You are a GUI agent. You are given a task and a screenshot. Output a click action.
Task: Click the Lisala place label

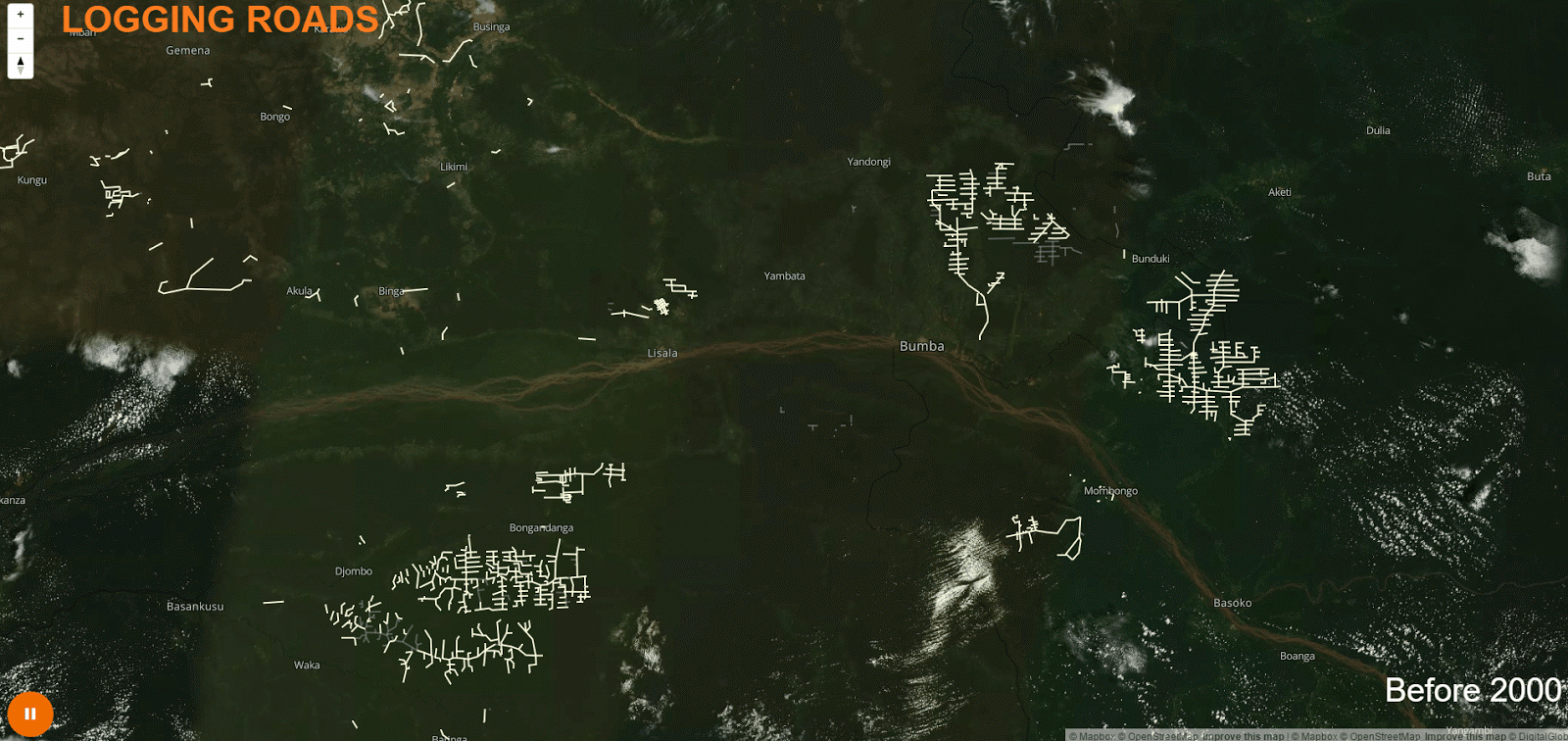point(662,352)
